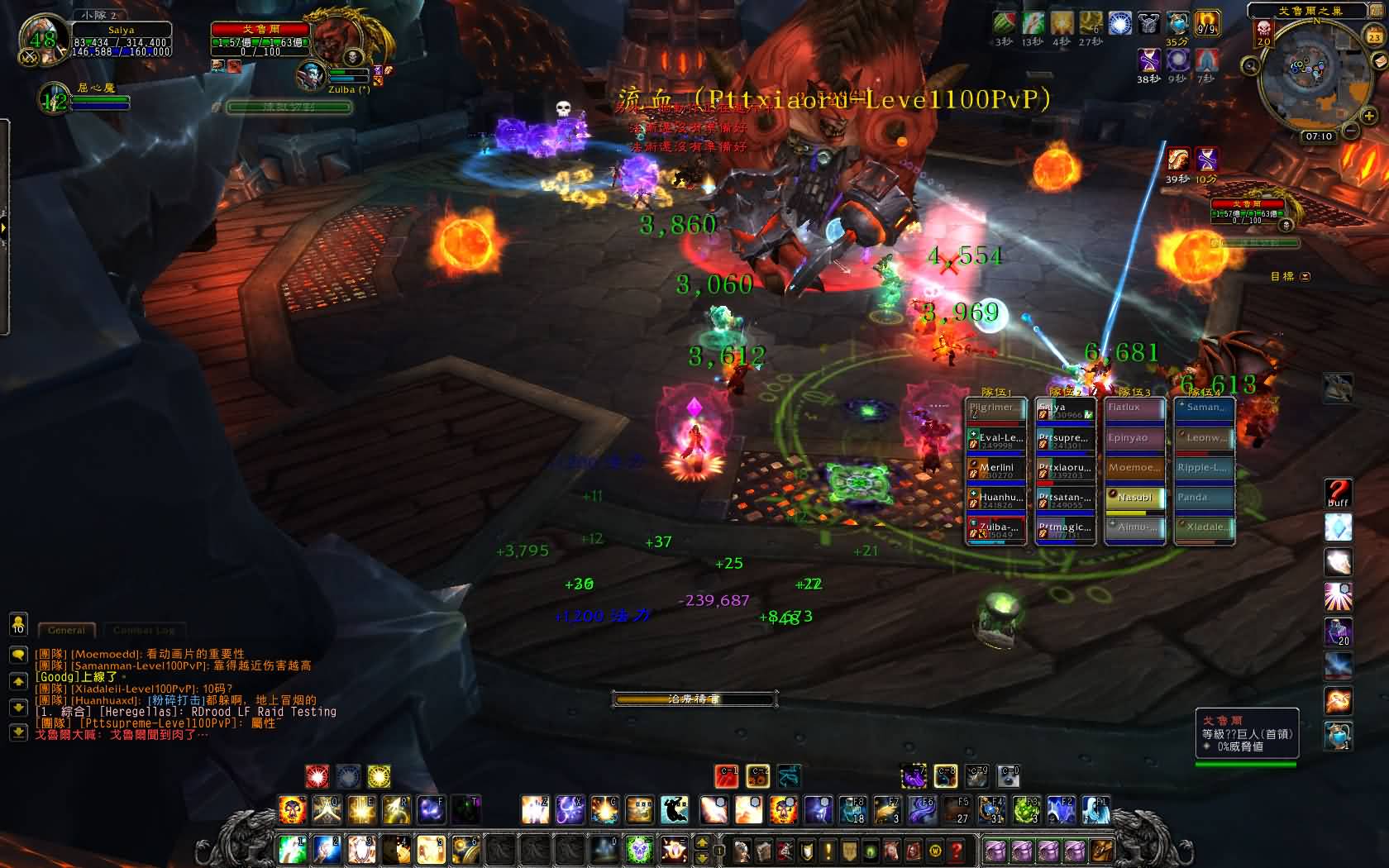Click Panda's raid frame
The width and height of the screenshot is (1389, 868).
point(1204,499)
